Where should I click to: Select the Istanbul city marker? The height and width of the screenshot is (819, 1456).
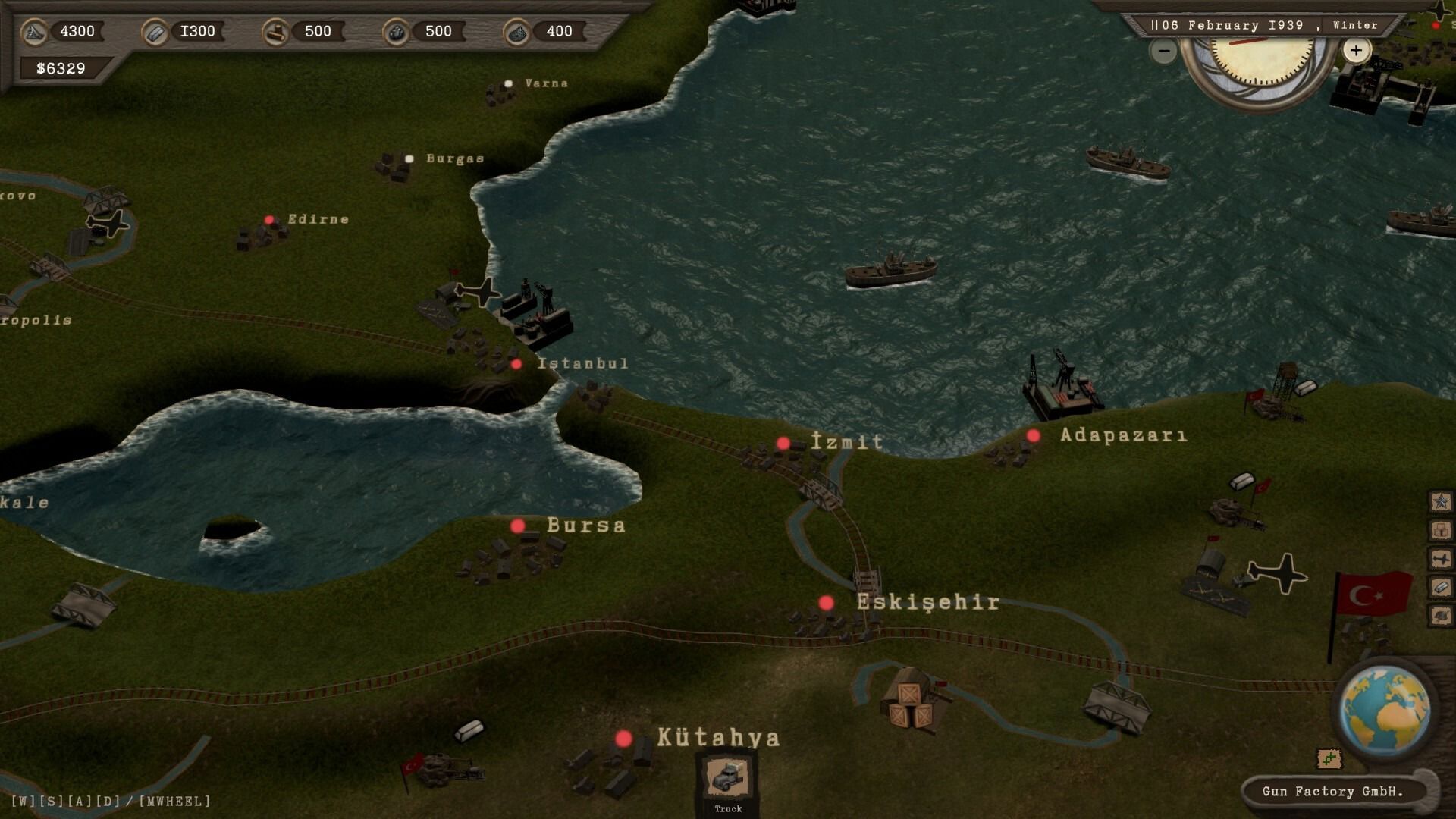tap(516, 364)
